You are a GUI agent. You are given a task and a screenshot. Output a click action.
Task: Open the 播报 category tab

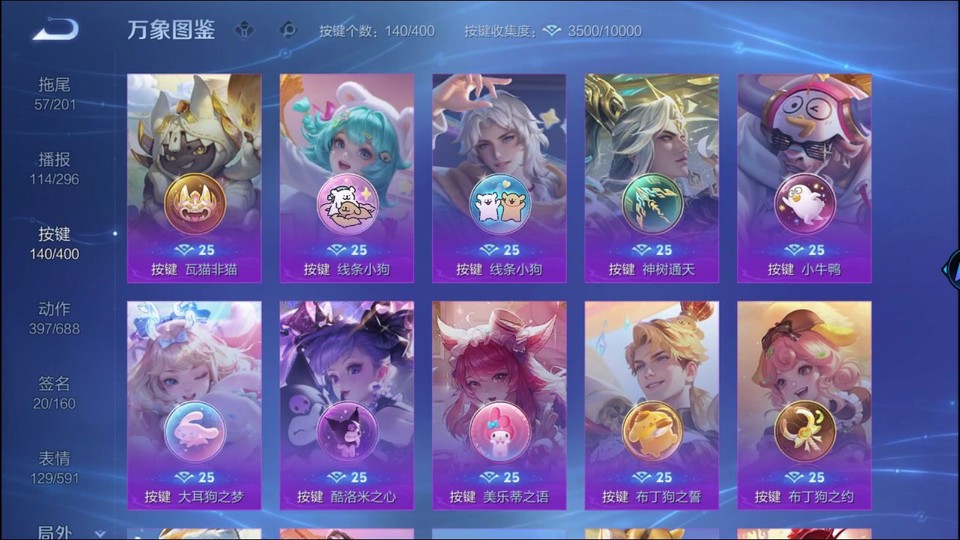(x=55, y=168)
